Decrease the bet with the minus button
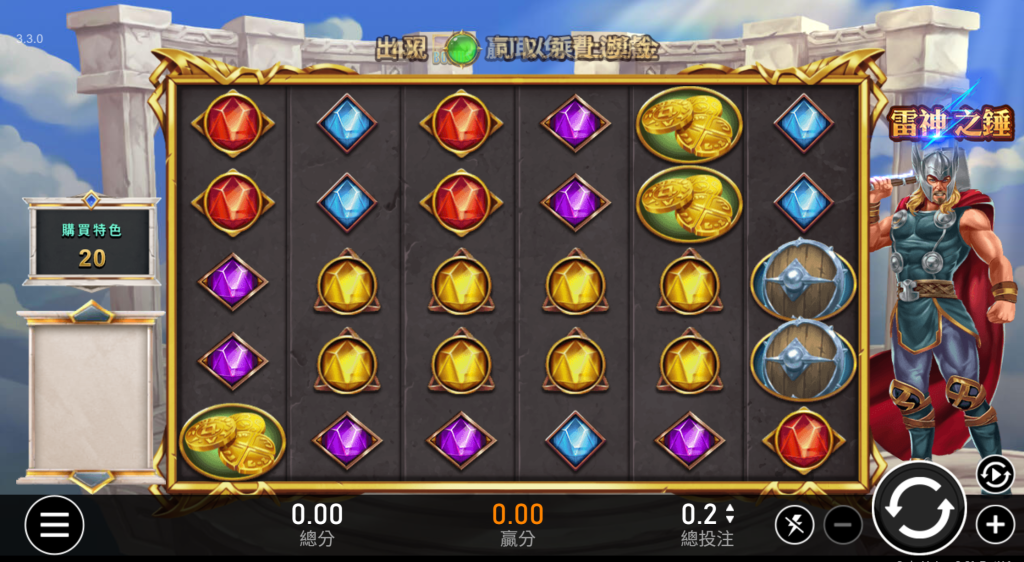 pos(843,524)
